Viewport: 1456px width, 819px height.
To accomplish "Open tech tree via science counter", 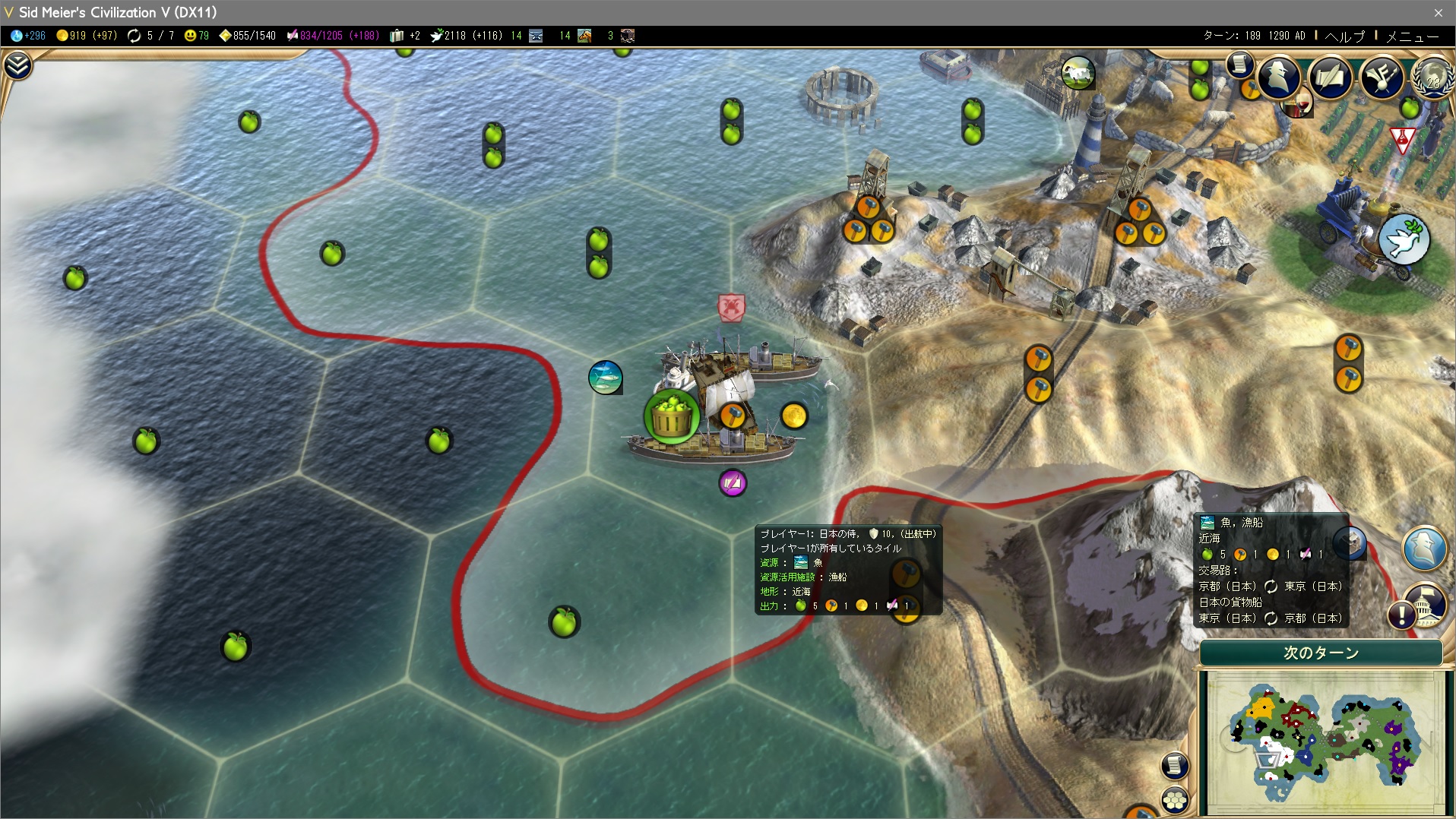I will 28,36.
